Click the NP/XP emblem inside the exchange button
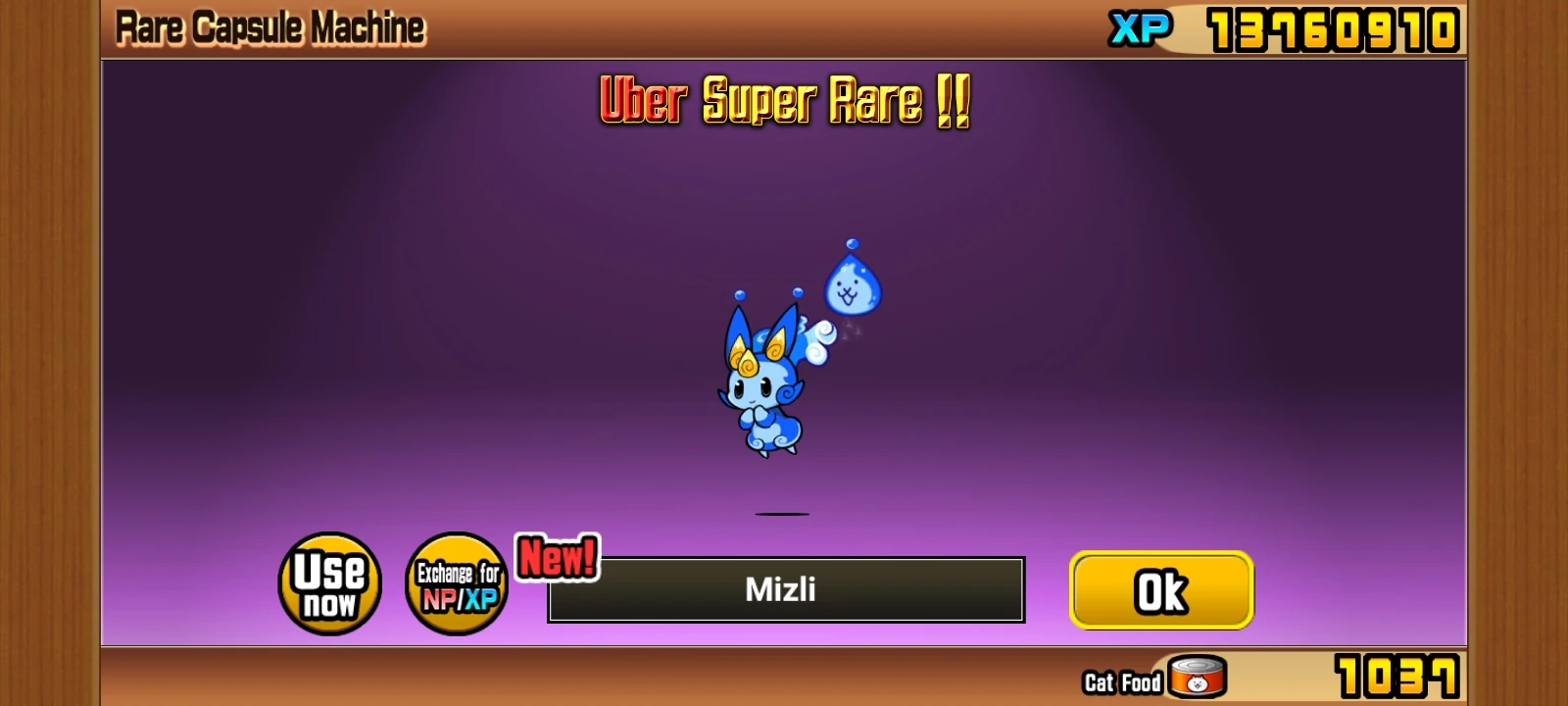 coord(457,603)
